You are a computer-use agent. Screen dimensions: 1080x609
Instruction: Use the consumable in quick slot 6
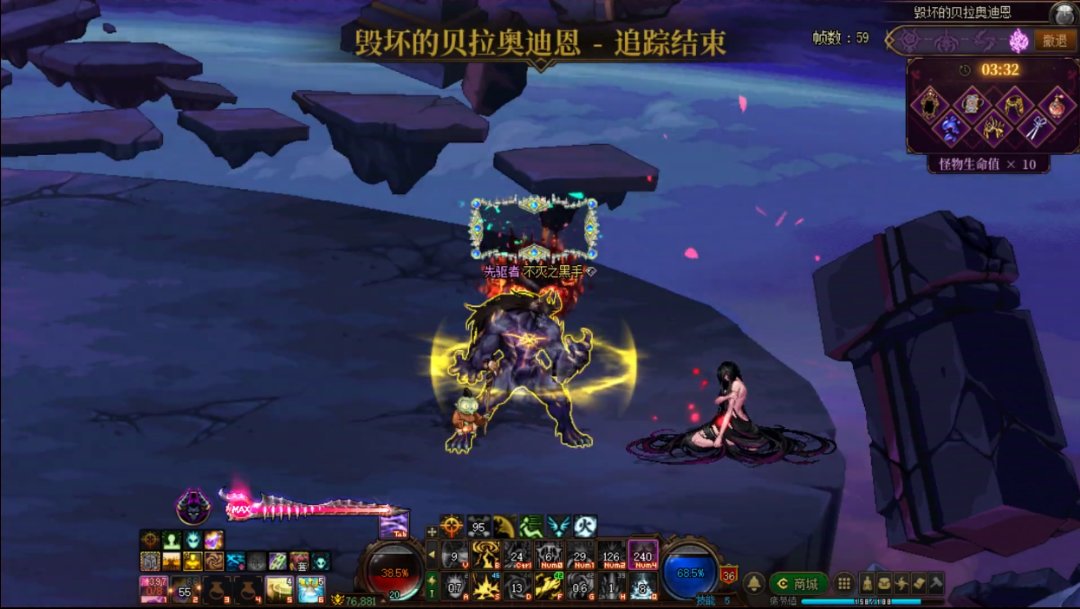(x=311, y=589)
